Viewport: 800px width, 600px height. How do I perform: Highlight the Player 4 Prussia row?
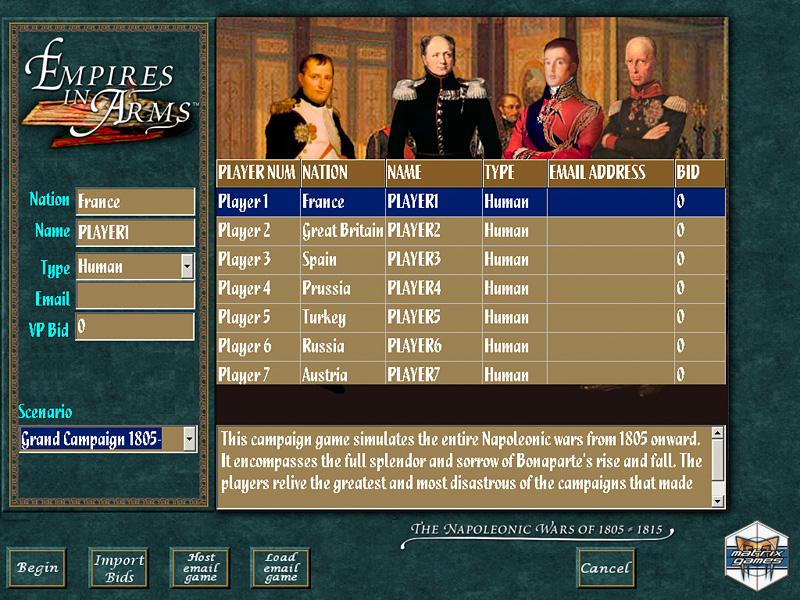(x=470, y=289)
